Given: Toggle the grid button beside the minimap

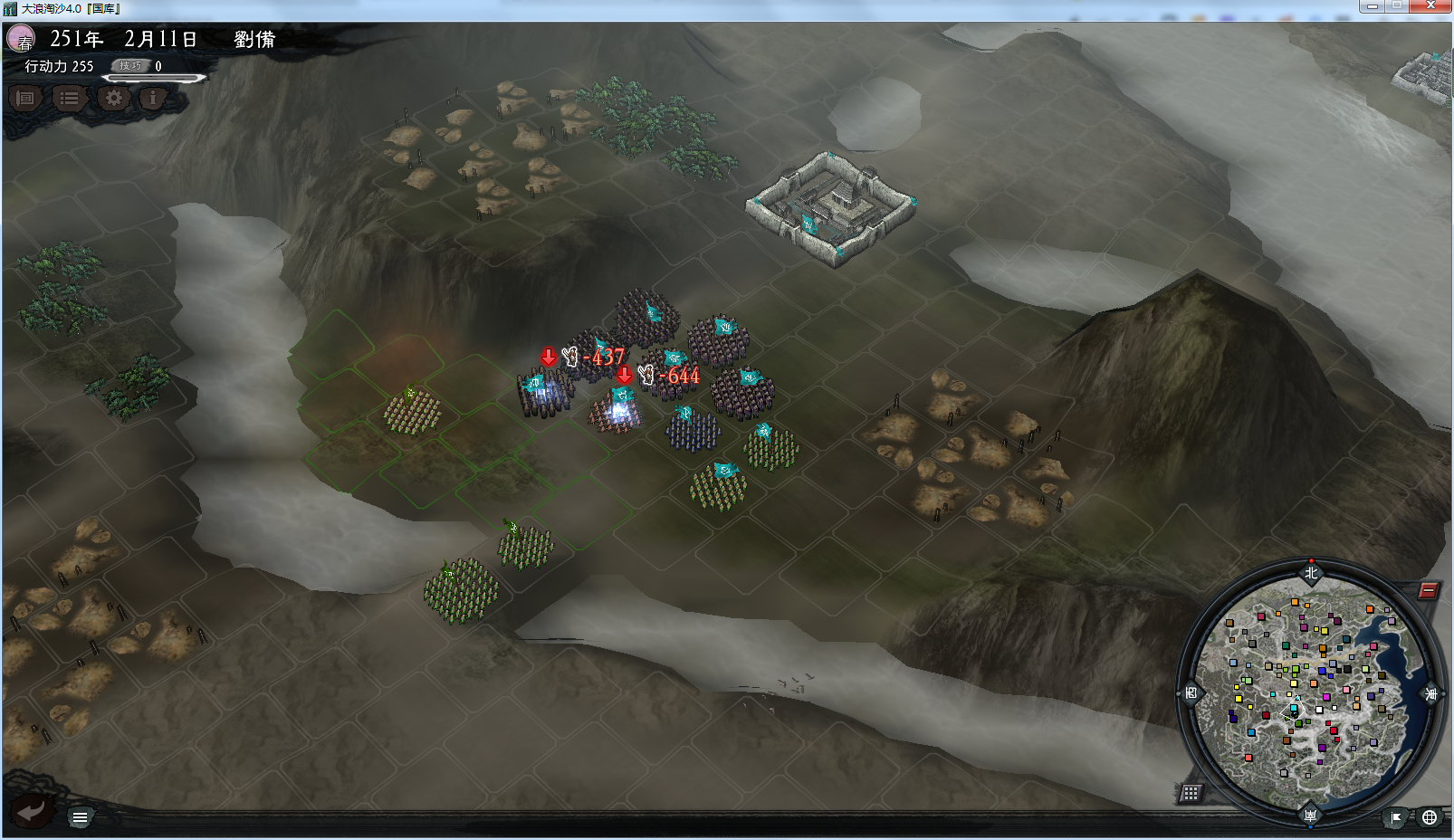Looking at the screenshot, I should 1191,793.
